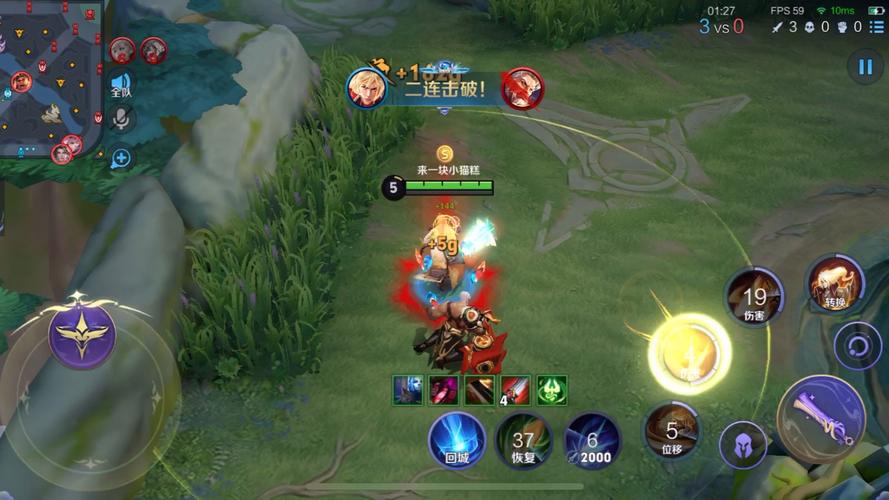Image resolution: width=889 pixels, height=500 pixels.
Task: Open the quick chat plus bubble
Action: [121, 157]
